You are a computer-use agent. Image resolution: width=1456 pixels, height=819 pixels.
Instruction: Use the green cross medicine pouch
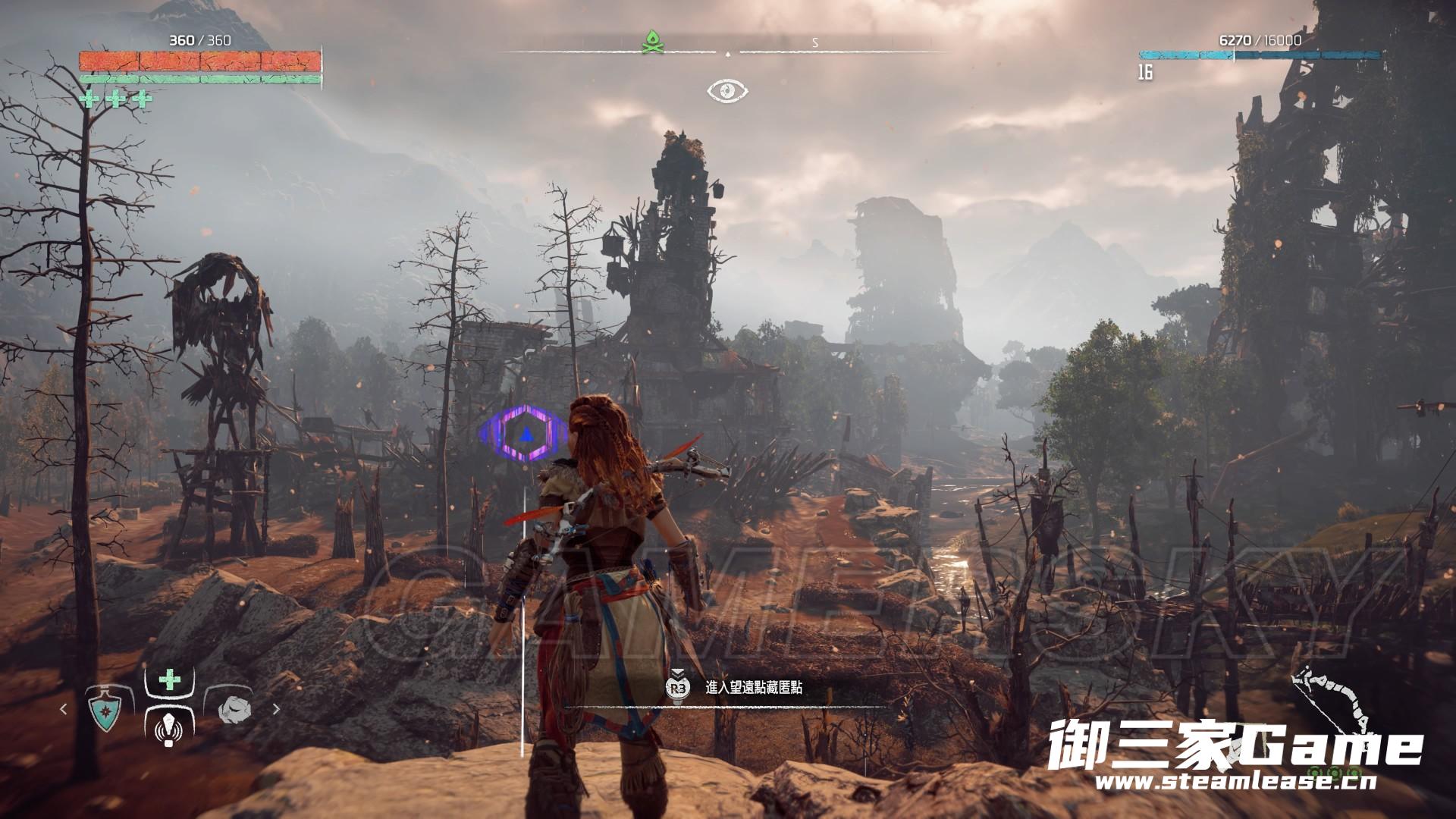[169, 679]
